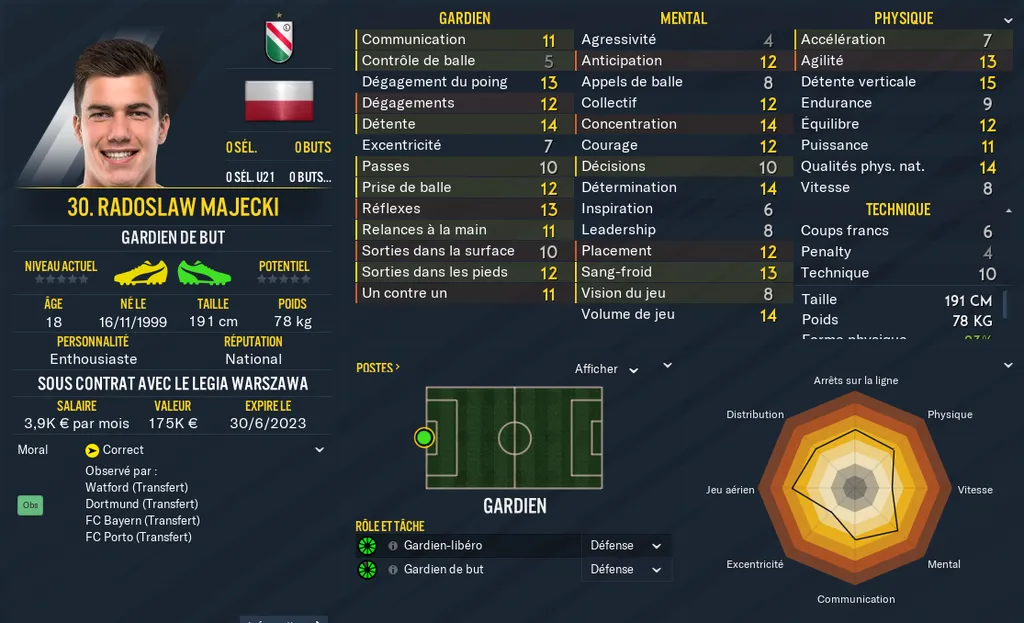Image resolution: width=1024 pixels, height=623 pixels.
Task: Click the green Obs scouting badge
Action: [x=31, y=505]
